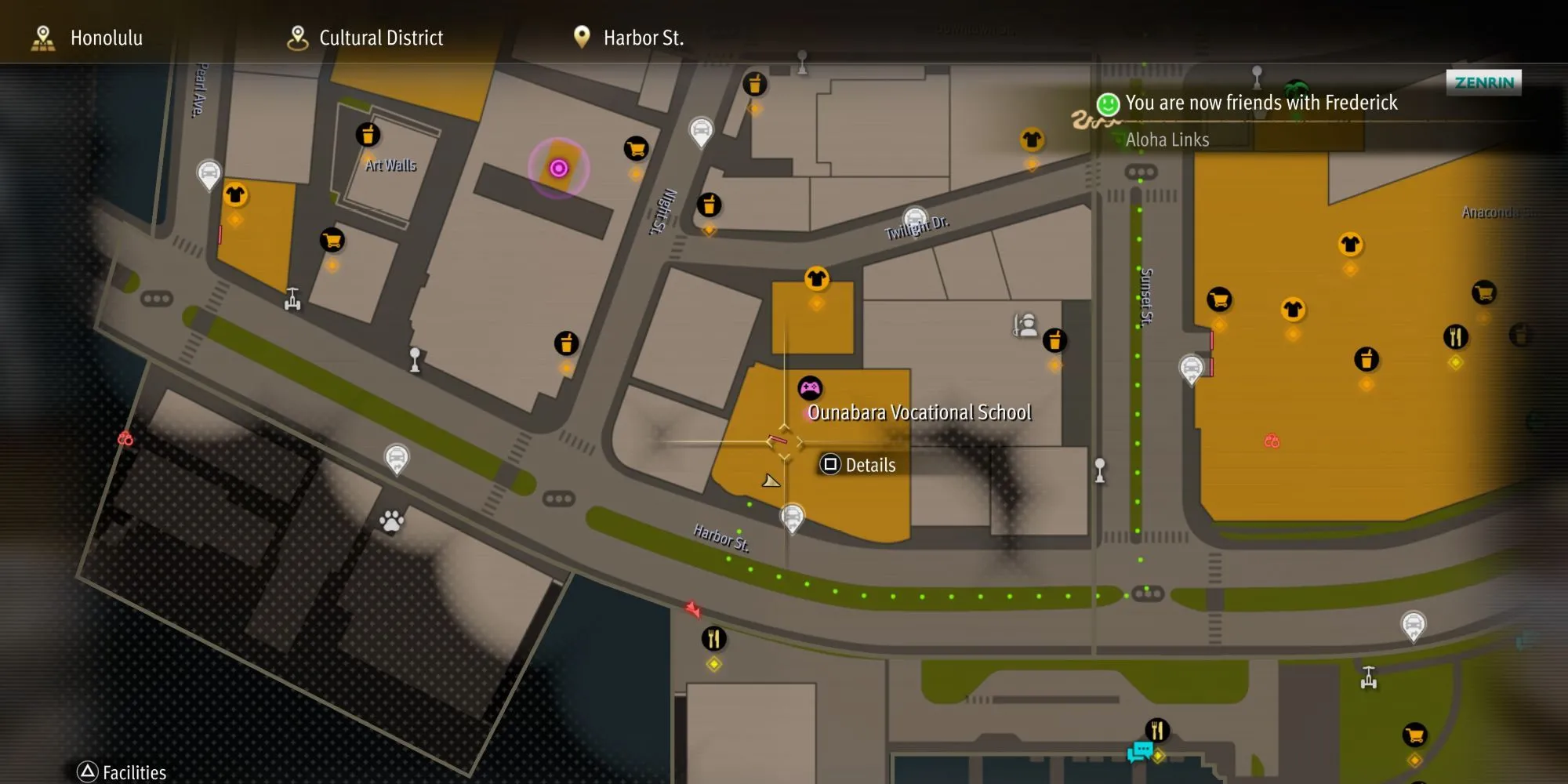Pick the taxi marker beside Pearl Ave.
The height and width of the screenshot is (784, 1568).
tap(209, 172)
